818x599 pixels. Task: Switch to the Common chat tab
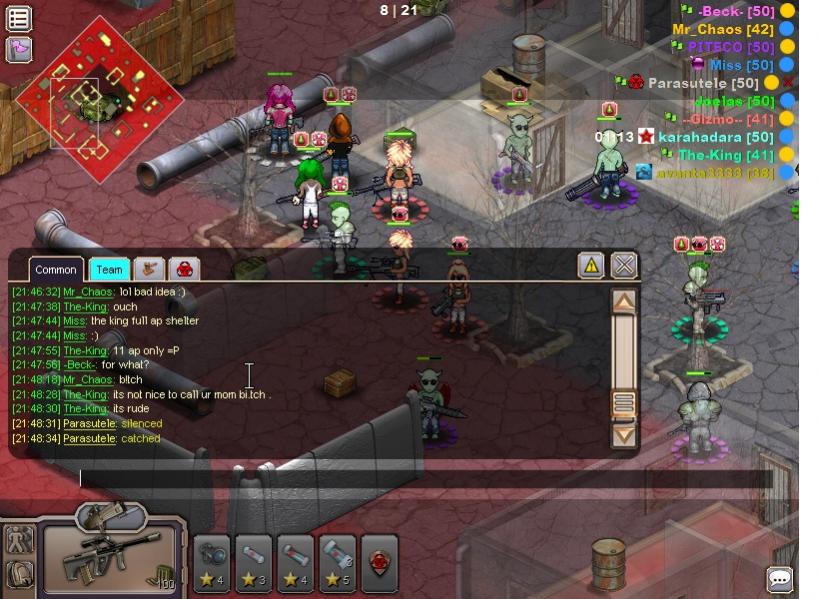[56, 269]
